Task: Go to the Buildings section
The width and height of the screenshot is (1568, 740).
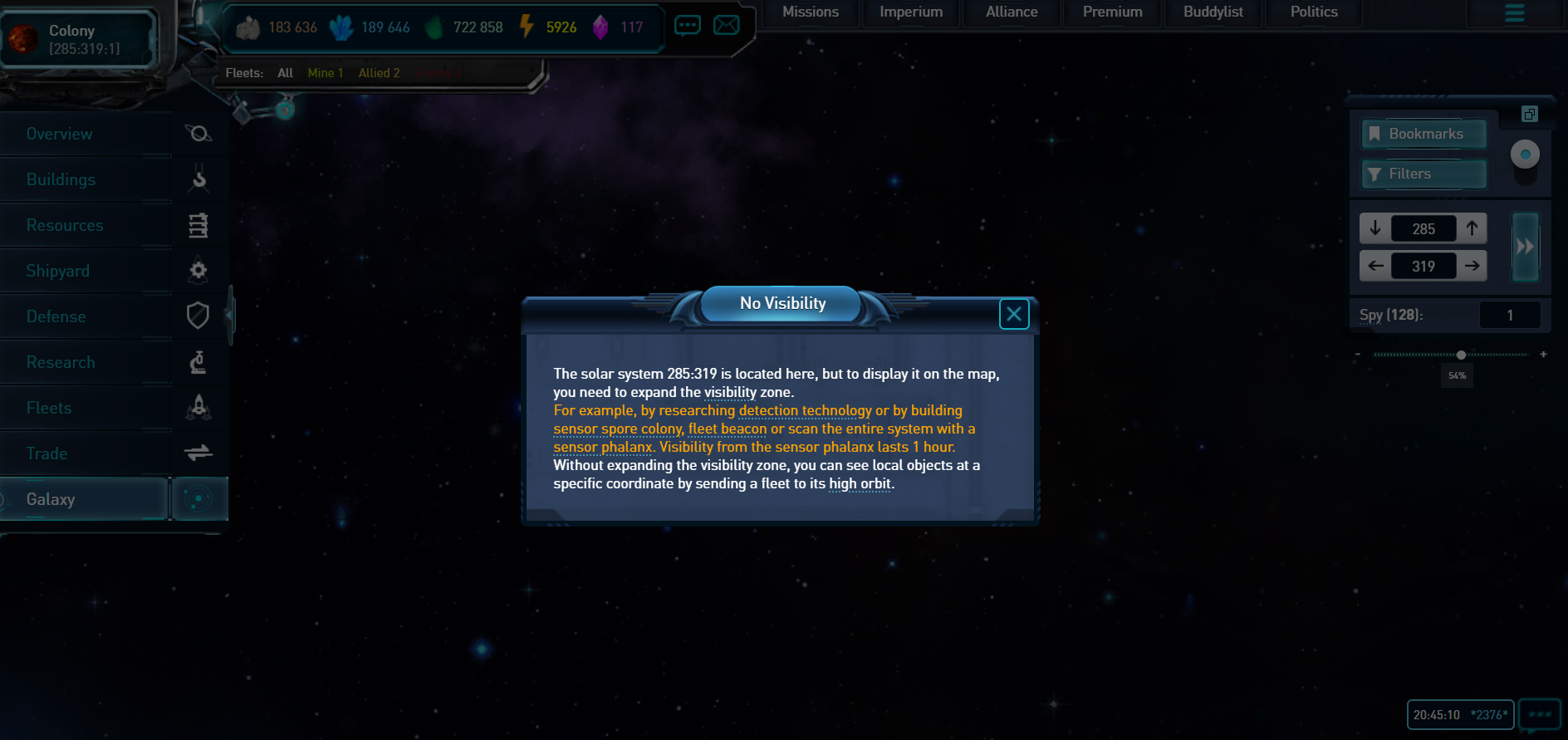Action: point(61,179)
